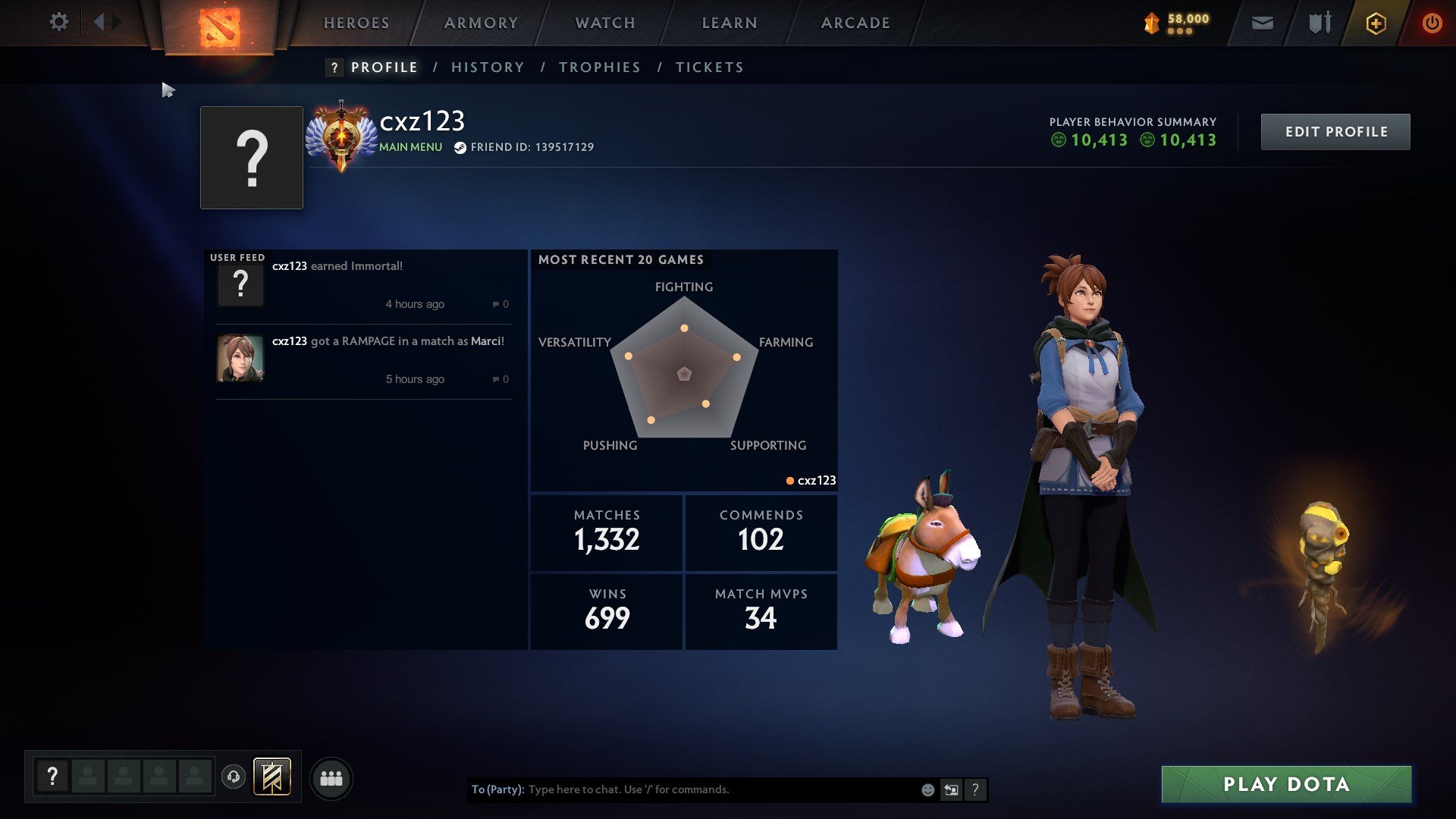This screenshot has width=1456, height=819.
Task: Click the EDIT PROFILE button
Action: pos(1335,131)
